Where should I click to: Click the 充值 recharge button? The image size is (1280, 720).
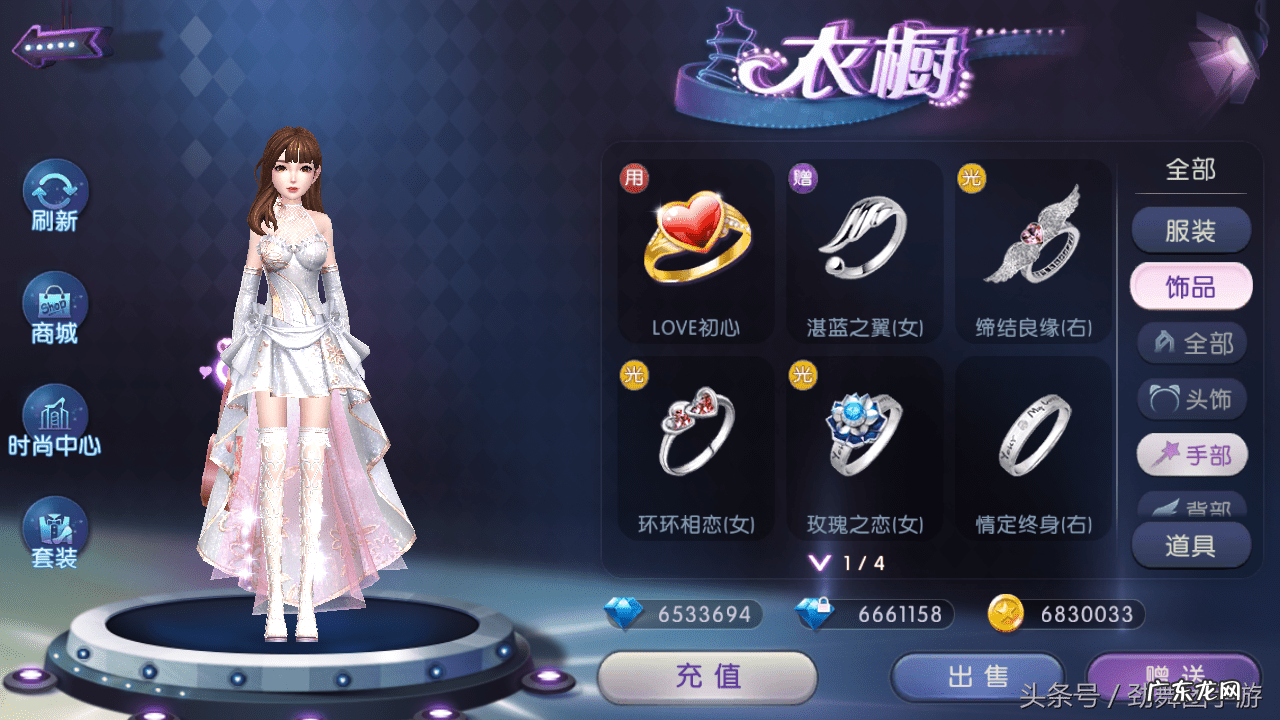pos(707,677)
